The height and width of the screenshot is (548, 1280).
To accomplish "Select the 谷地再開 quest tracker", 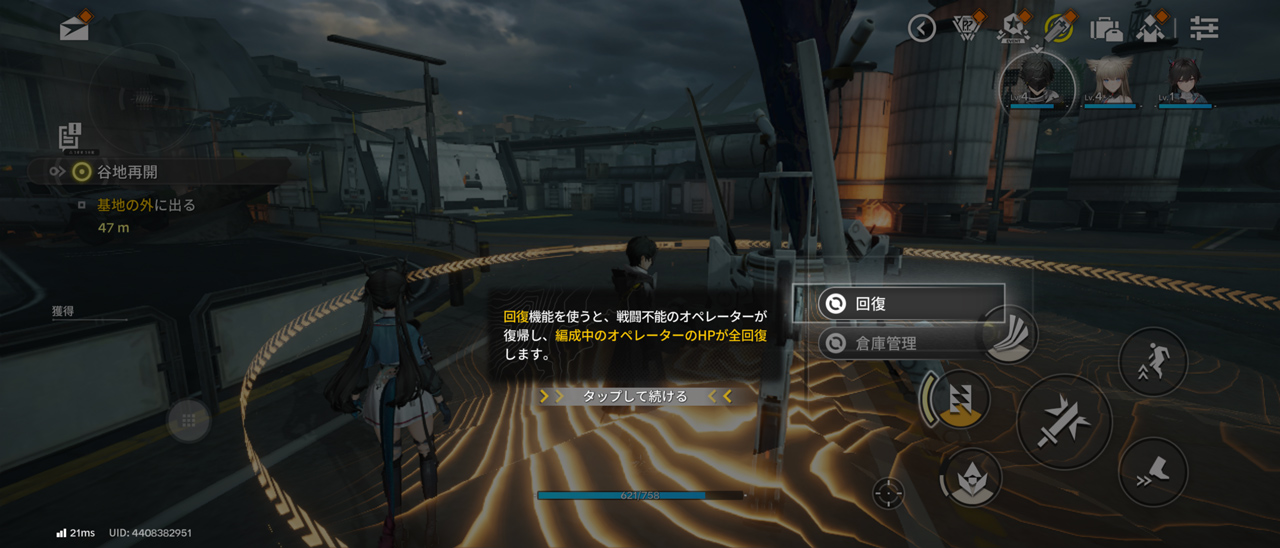I will pos(127,172).
